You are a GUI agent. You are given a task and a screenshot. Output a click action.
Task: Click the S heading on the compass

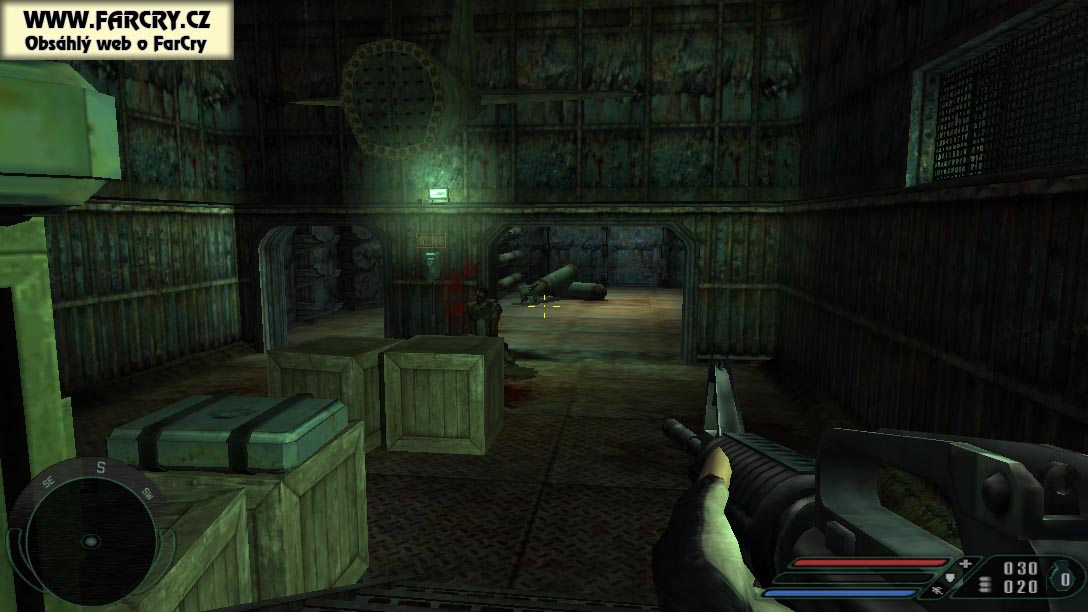[100, 467]
